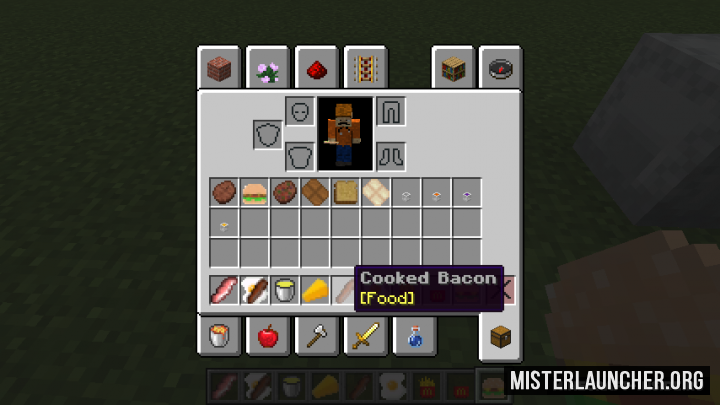Open the pink flower Decoration tab

[x=267, y=70]
